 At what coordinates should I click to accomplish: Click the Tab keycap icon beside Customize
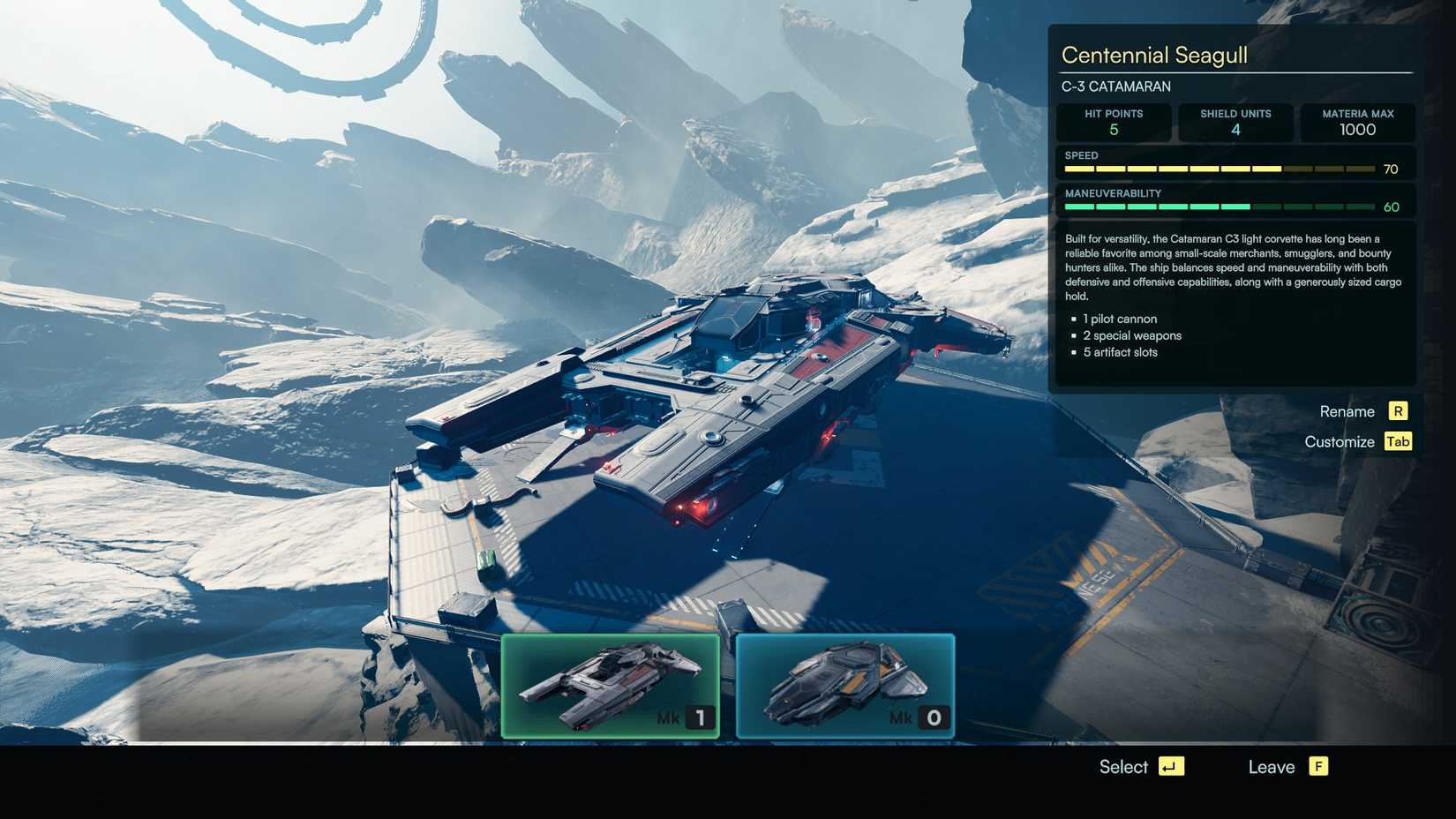[1398, 441]
